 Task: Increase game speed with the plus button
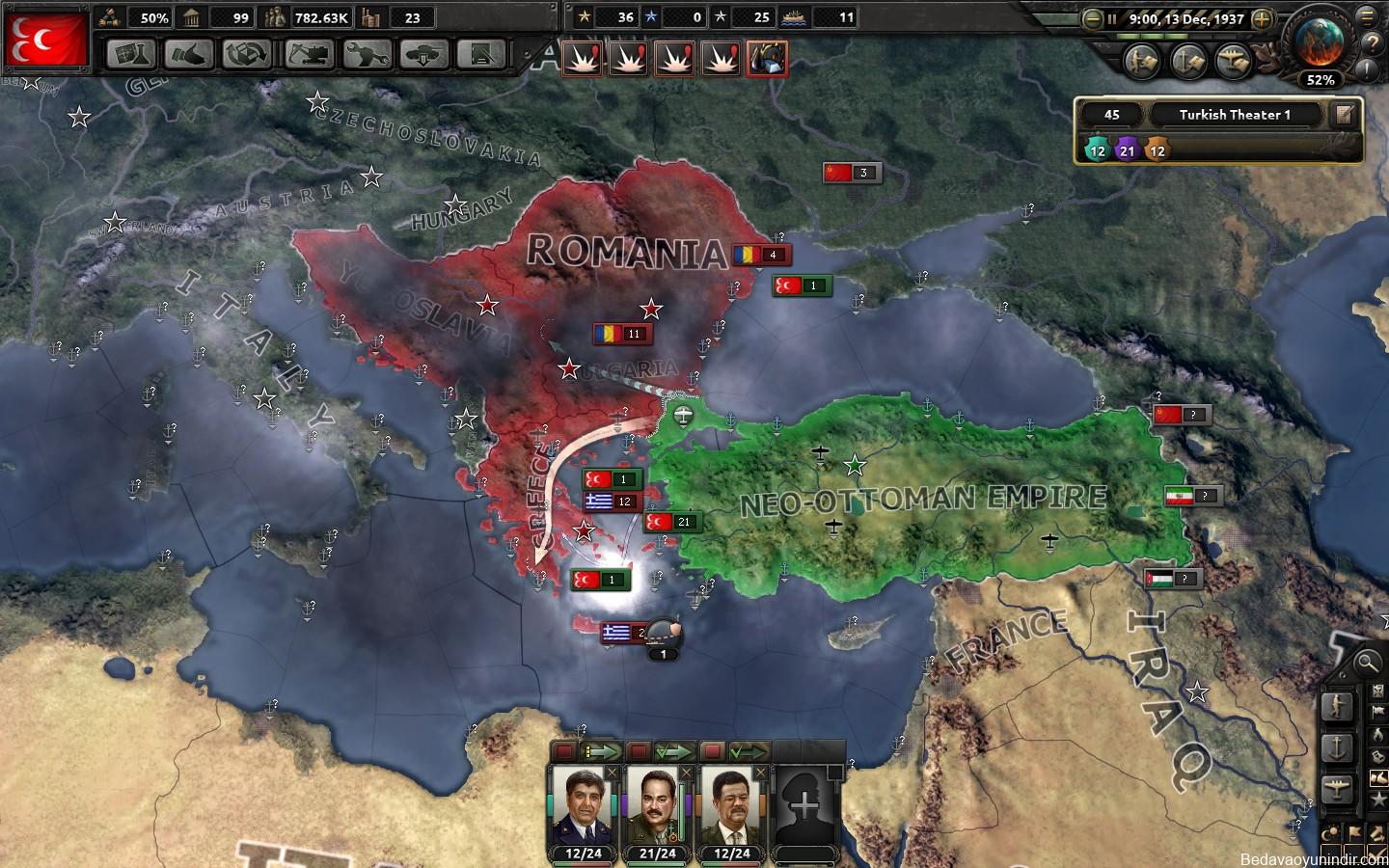pyautogui.click(x=1261, y=19)
